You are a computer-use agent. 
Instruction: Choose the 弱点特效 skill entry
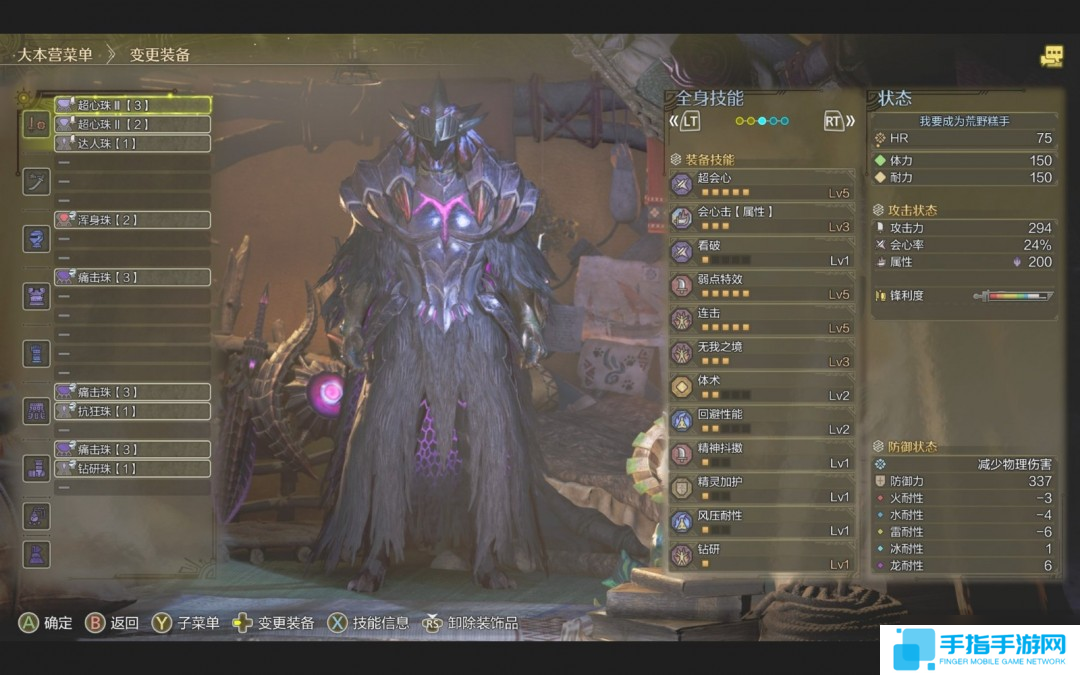762,285
